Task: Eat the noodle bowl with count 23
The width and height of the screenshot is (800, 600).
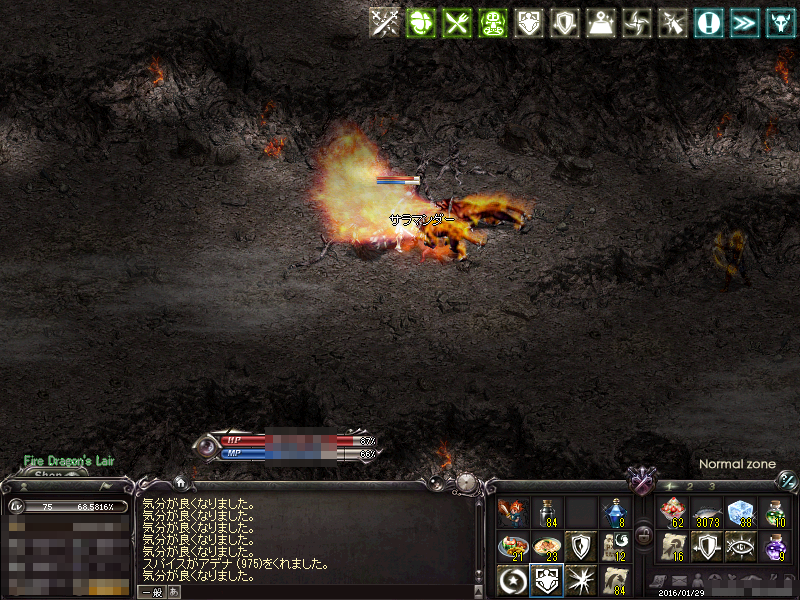Action: (x=546, y=546)
